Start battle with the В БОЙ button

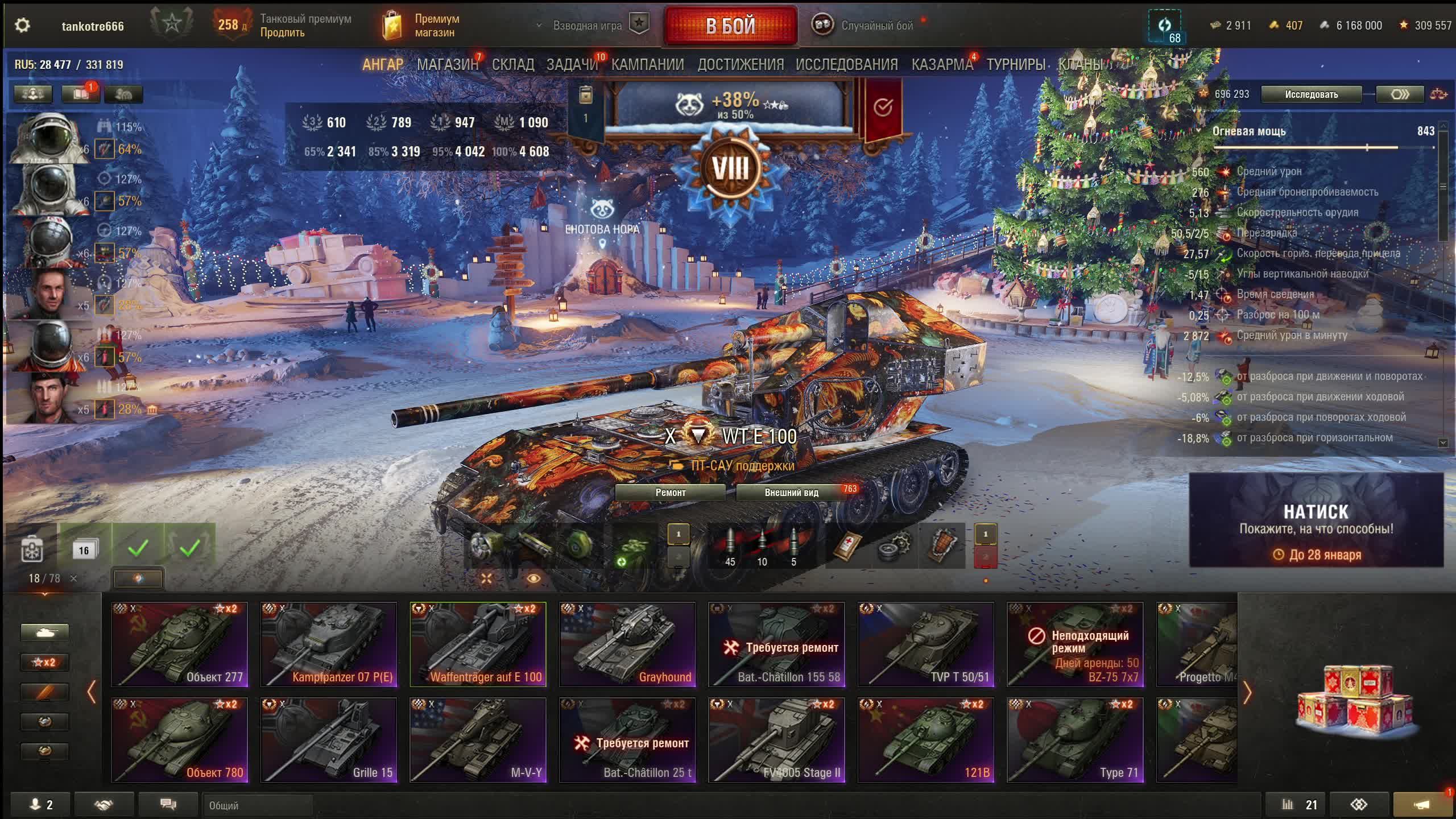click(x=730, y=26)
